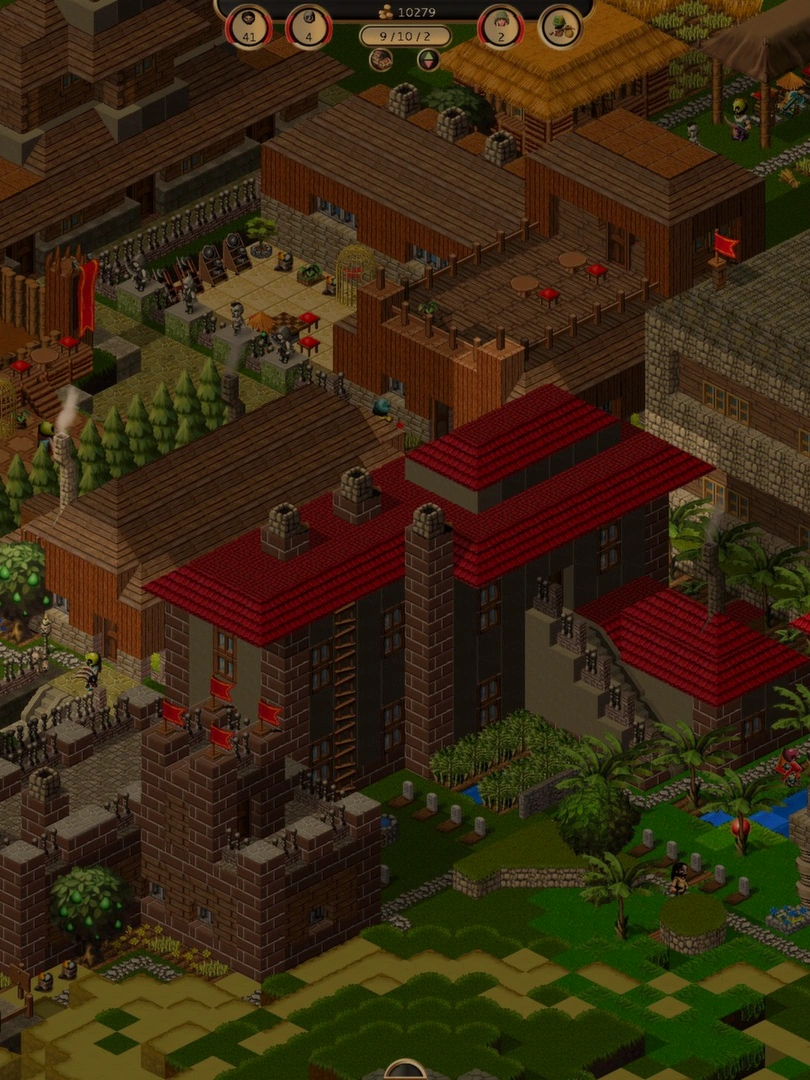Image resolution: width=810 pixels, height=1080 pixels.
Task: Open the villager count icon showing 41
Action: click(248, 26)
